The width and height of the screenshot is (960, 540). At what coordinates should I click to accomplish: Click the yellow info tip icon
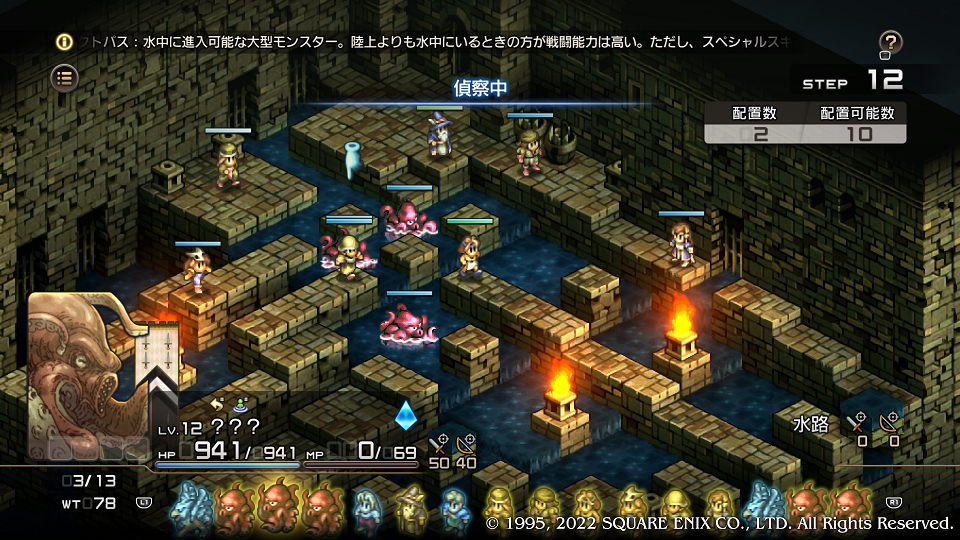(x=64, y=42)
